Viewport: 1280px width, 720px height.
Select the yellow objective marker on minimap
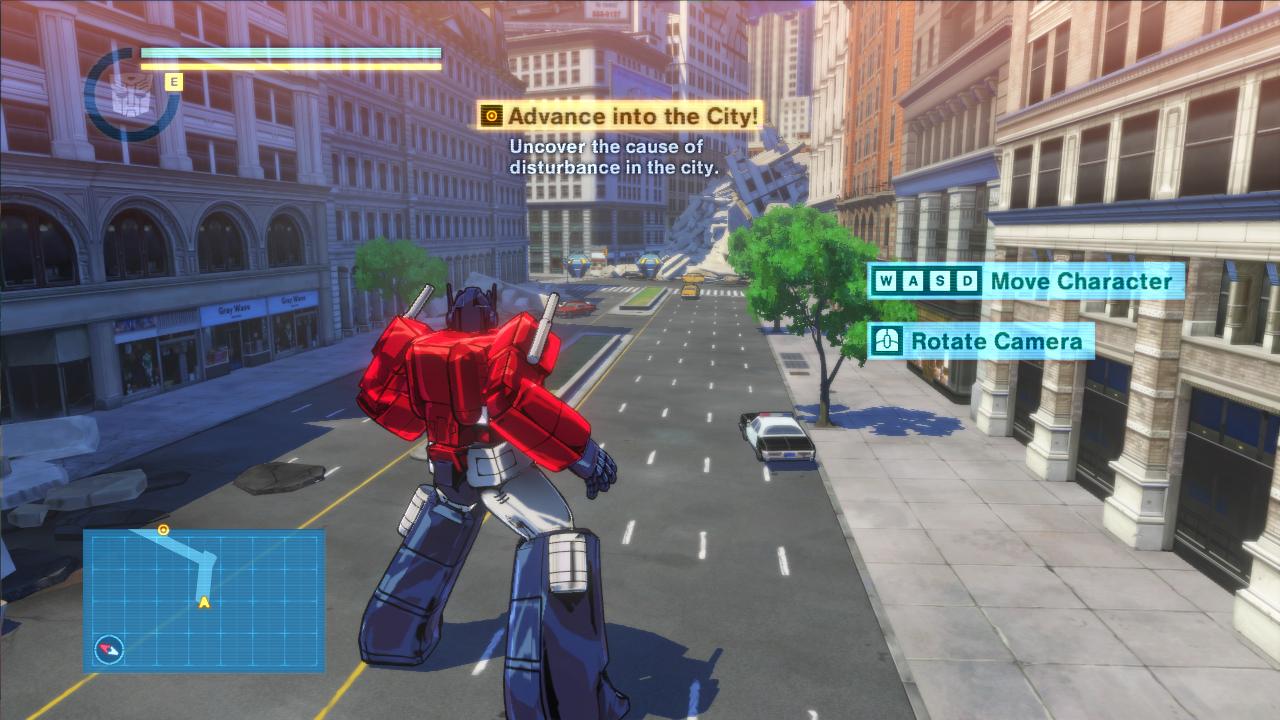coord(163,529)
